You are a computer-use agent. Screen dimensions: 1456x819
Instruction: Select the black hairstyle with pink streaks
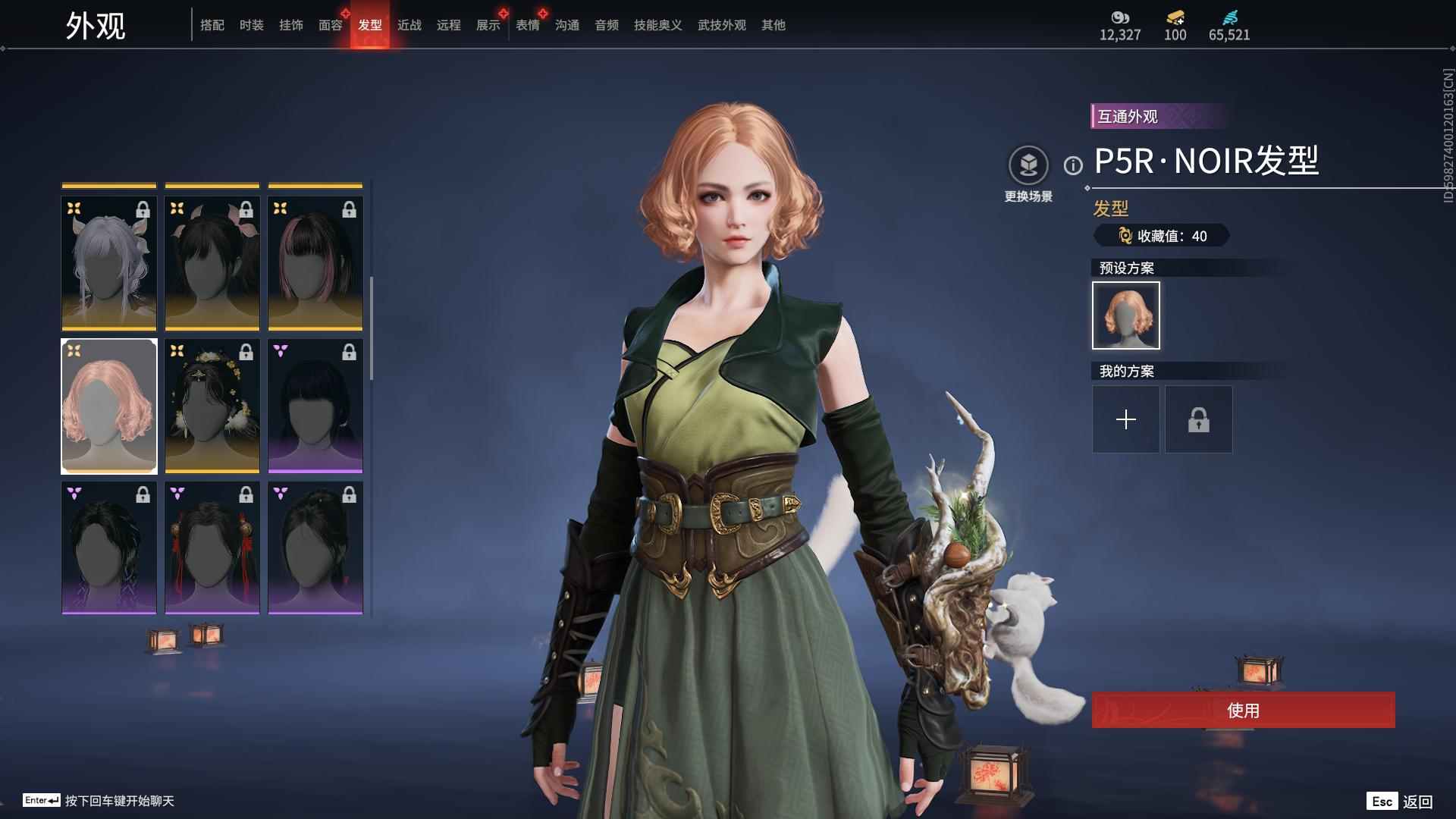(x=315, y=264)
